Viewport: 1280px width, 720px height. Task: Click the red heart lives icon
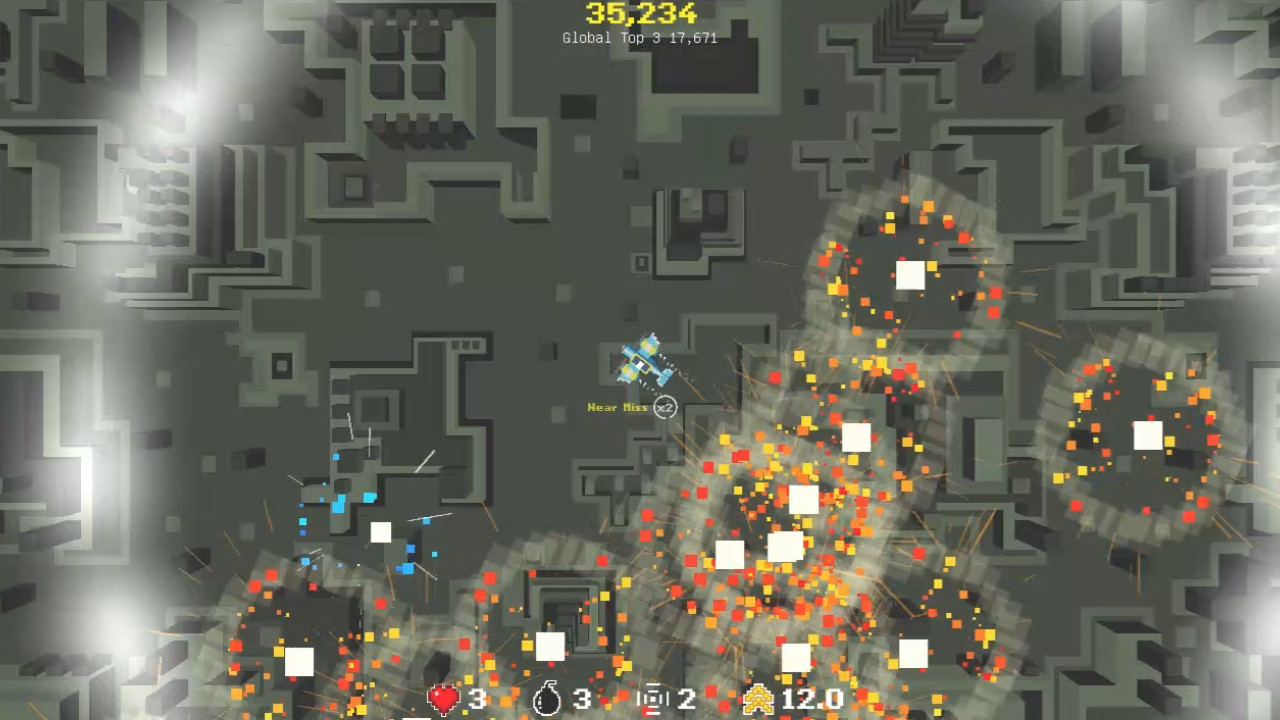(x=443, y=699)
